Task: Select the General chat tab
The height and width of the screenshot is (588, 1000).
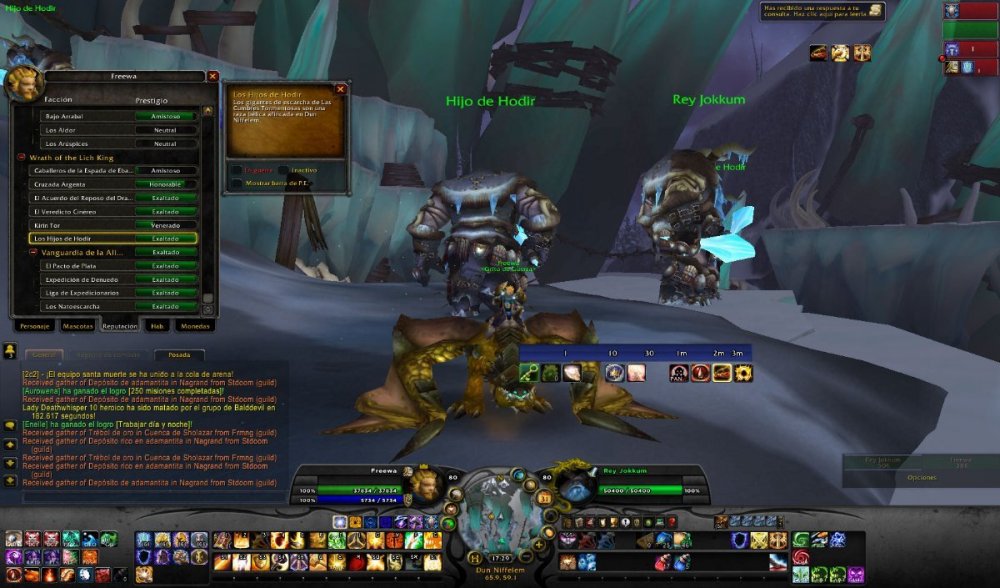Action: coord(43,355)
